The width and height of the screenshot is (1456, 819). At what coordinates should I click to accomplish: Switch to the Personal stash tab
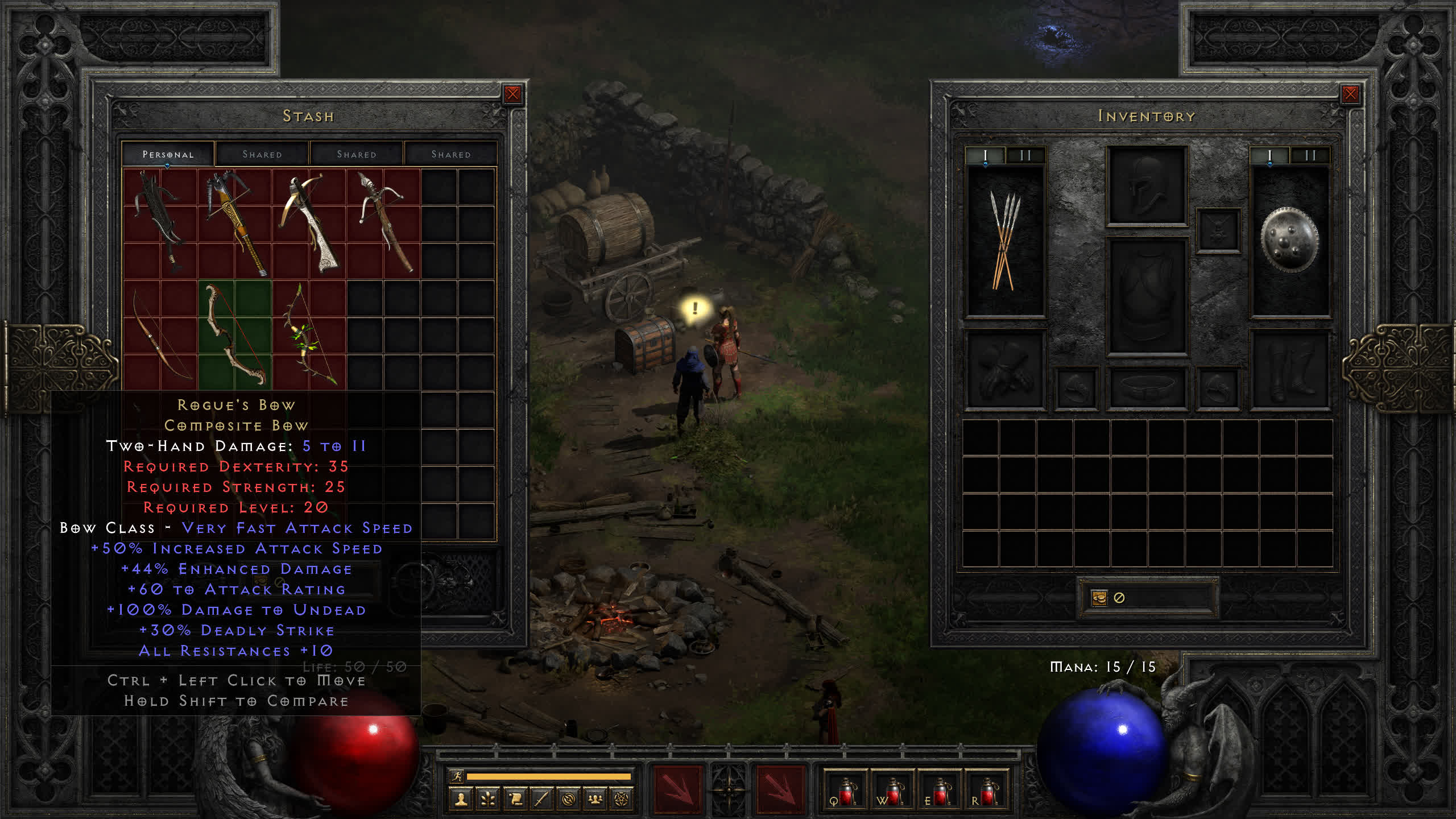tap(168, 154)
